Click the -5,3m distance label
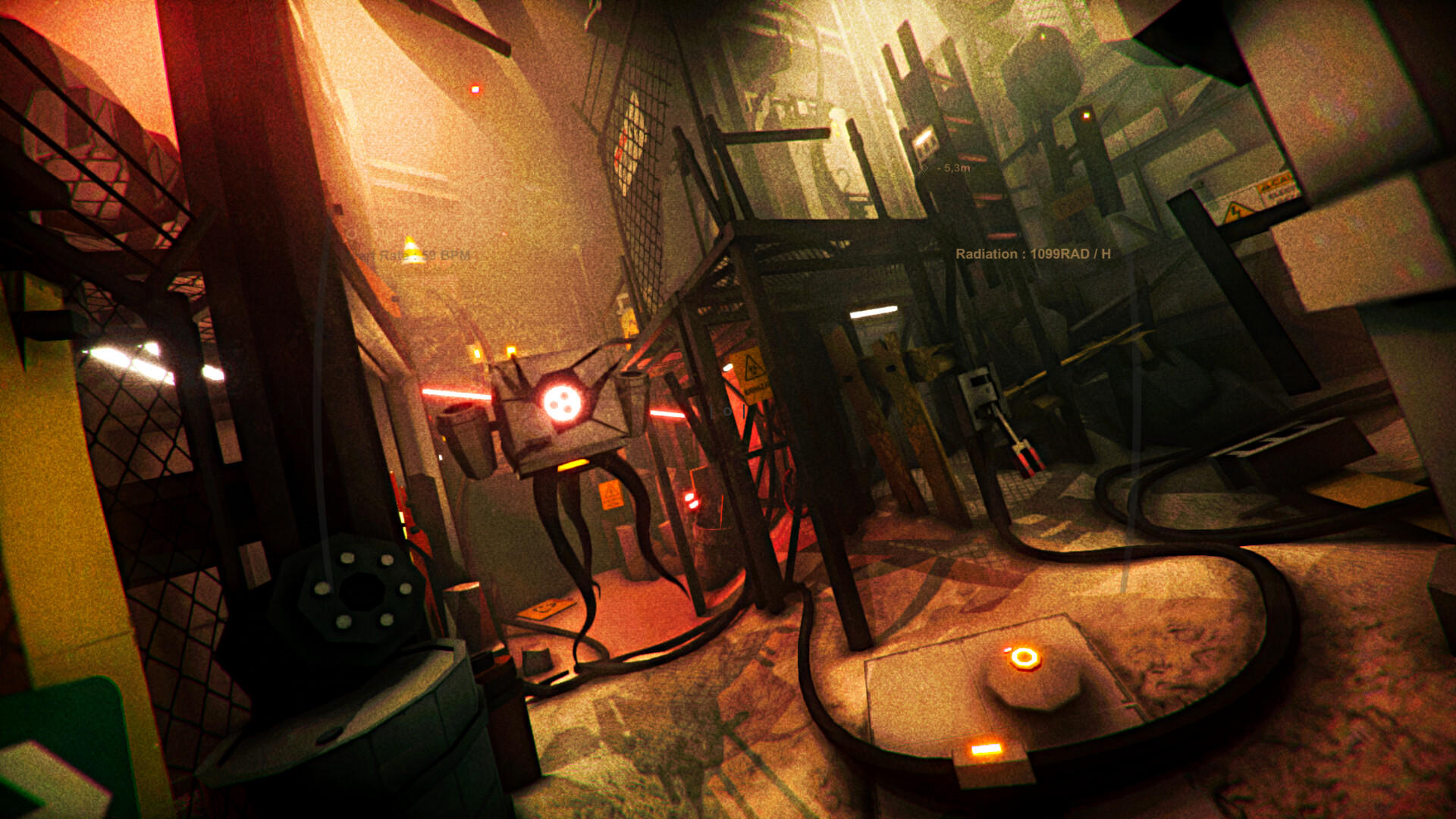Image resolution: width=1456 pixels, height=819 pixels. [x=953, y=168]
